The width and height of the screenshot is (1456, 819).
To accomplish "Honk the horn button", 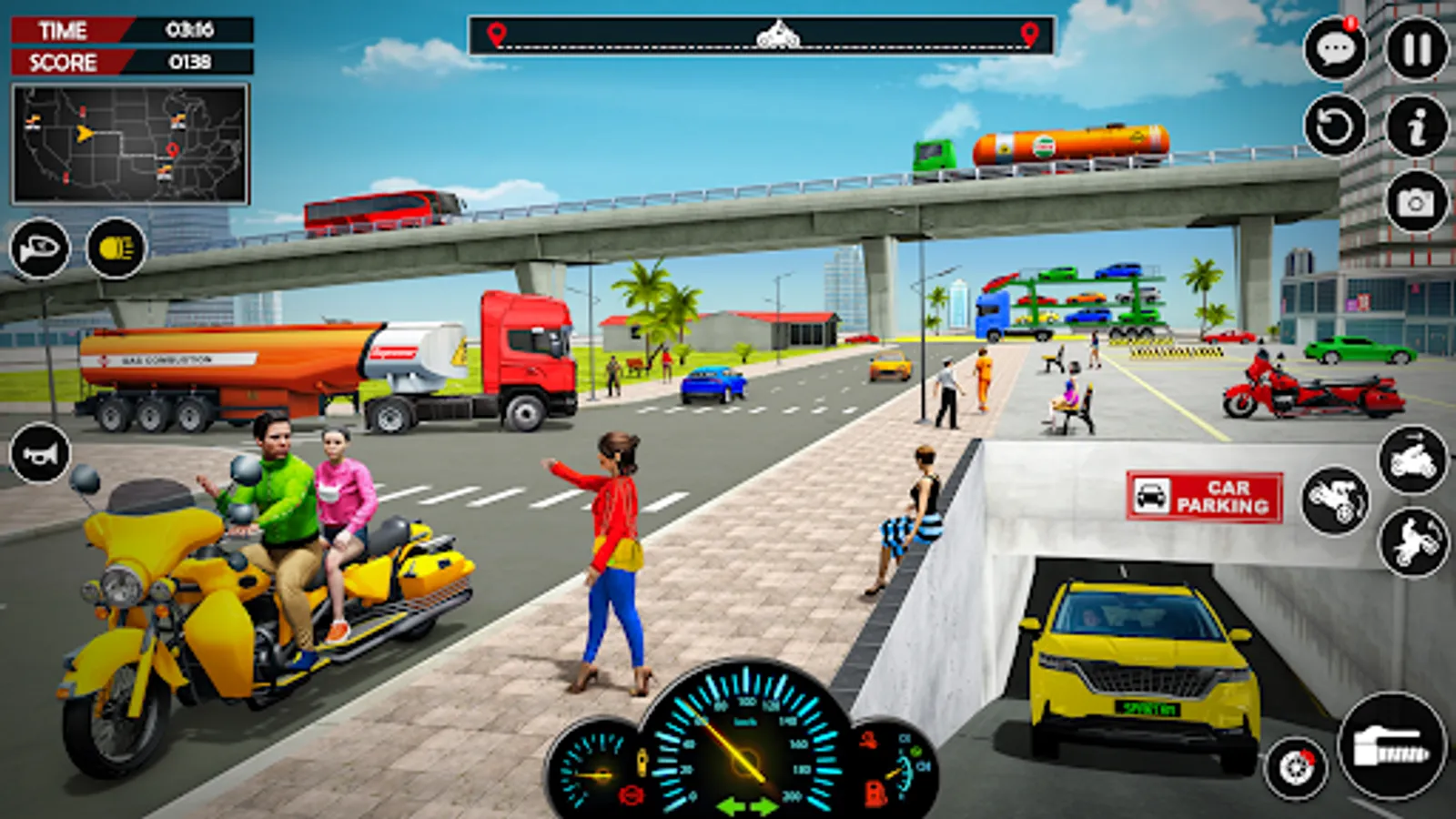I will pyautogui.click(x=40, y=453).
